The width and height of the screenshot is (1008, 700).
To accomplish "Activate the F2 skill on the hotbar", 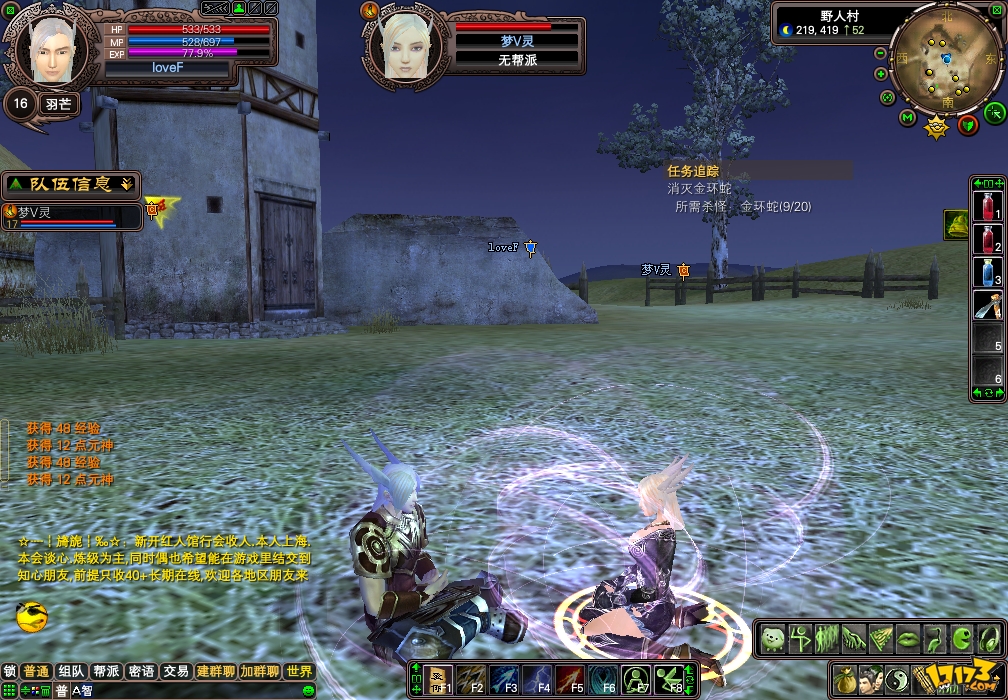I will (x=471, y=680).
